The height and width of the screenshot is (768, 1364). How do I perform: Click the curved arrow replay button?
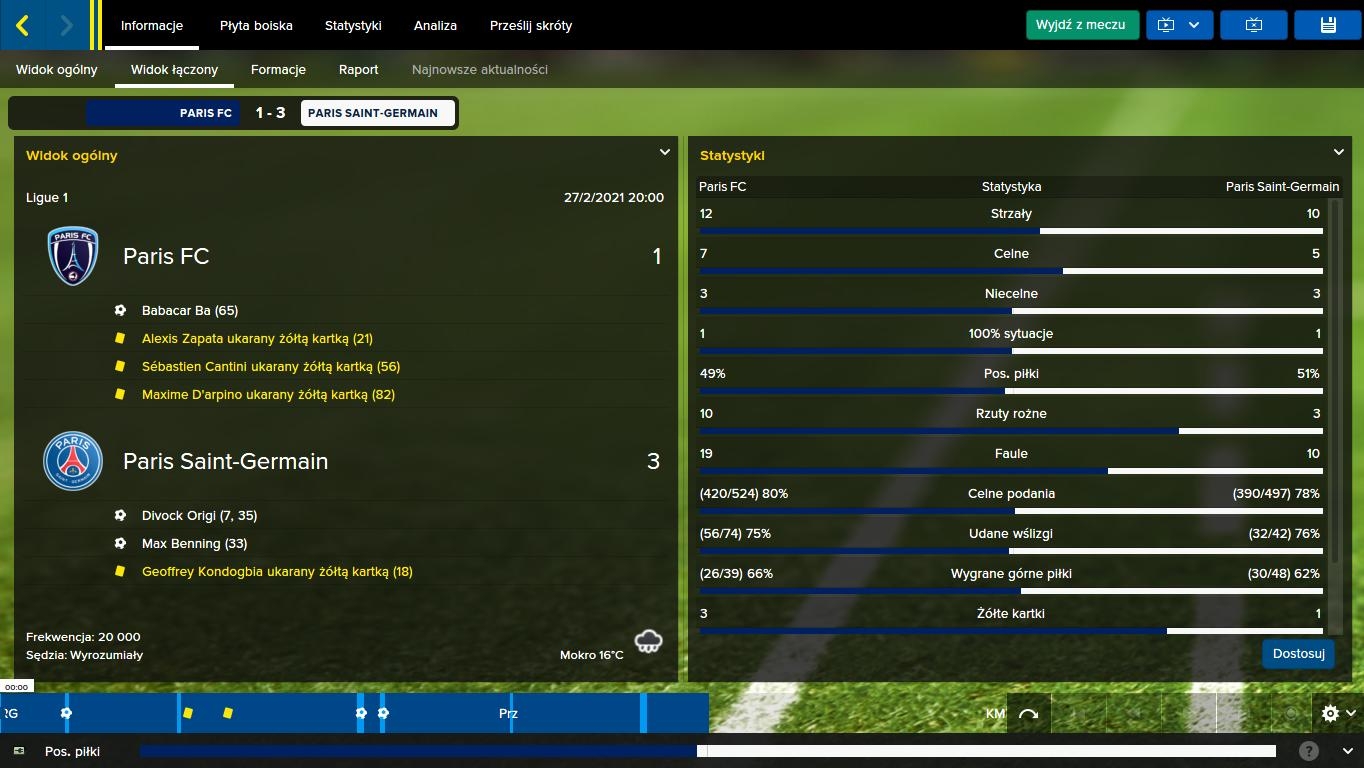tap(1028, 713)
